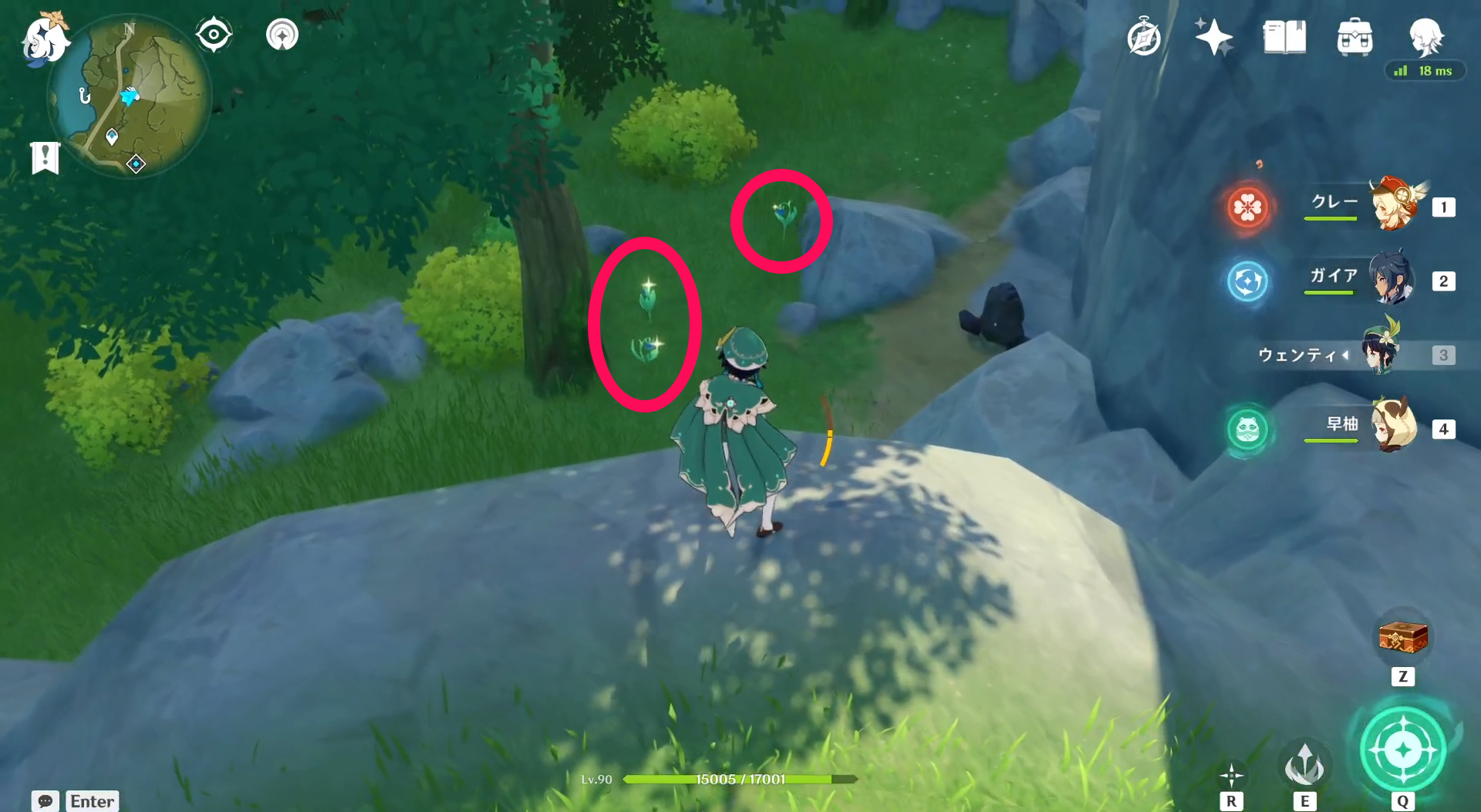Expand the quest banner below the minimap
1481x812 pixels.
46,158
